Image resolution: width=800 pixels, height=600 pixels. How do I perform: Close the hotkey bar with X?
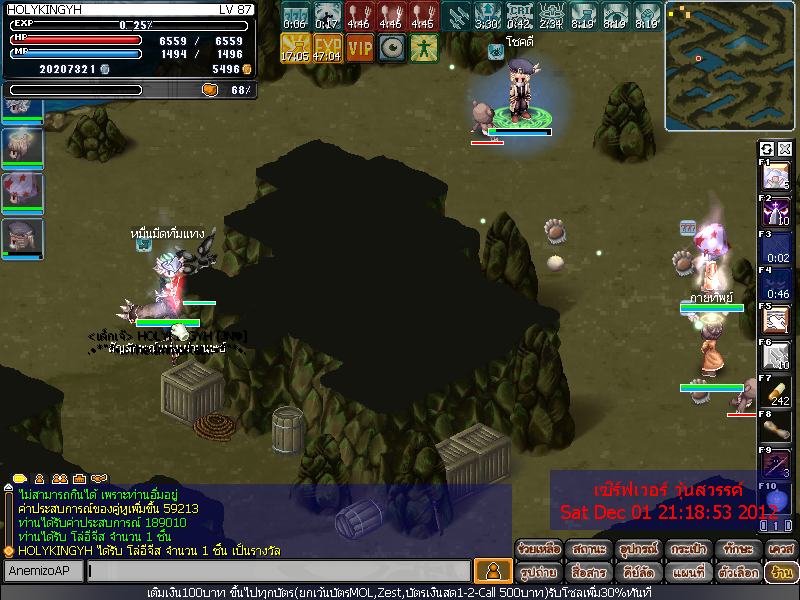point(785,149)
